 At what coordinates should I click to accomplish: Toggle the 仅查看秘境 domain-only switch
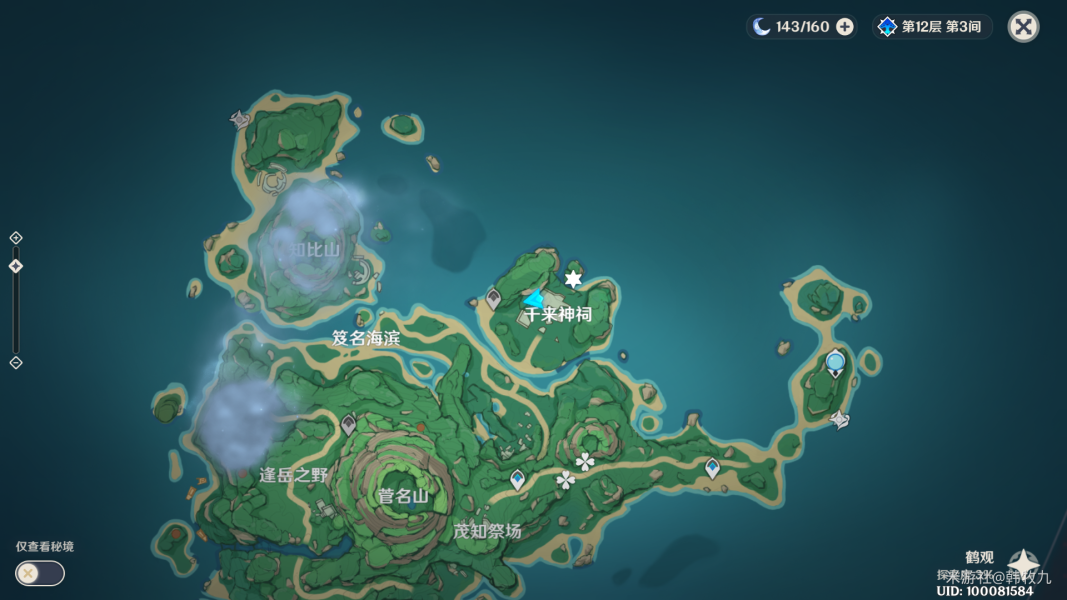[x=40, y=573]
